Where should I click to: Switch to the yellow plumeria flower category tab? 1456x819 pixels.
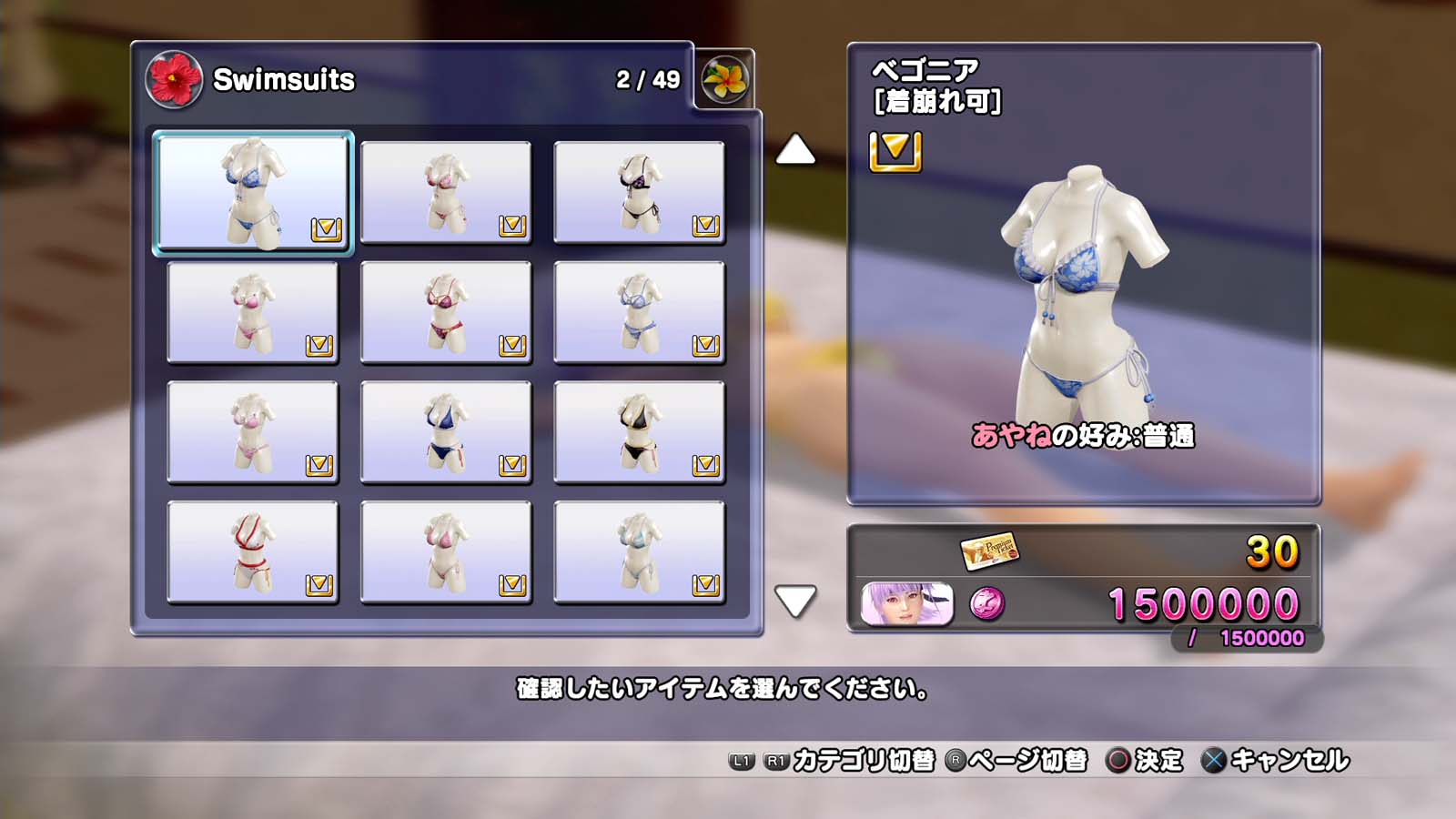[724, 79]
